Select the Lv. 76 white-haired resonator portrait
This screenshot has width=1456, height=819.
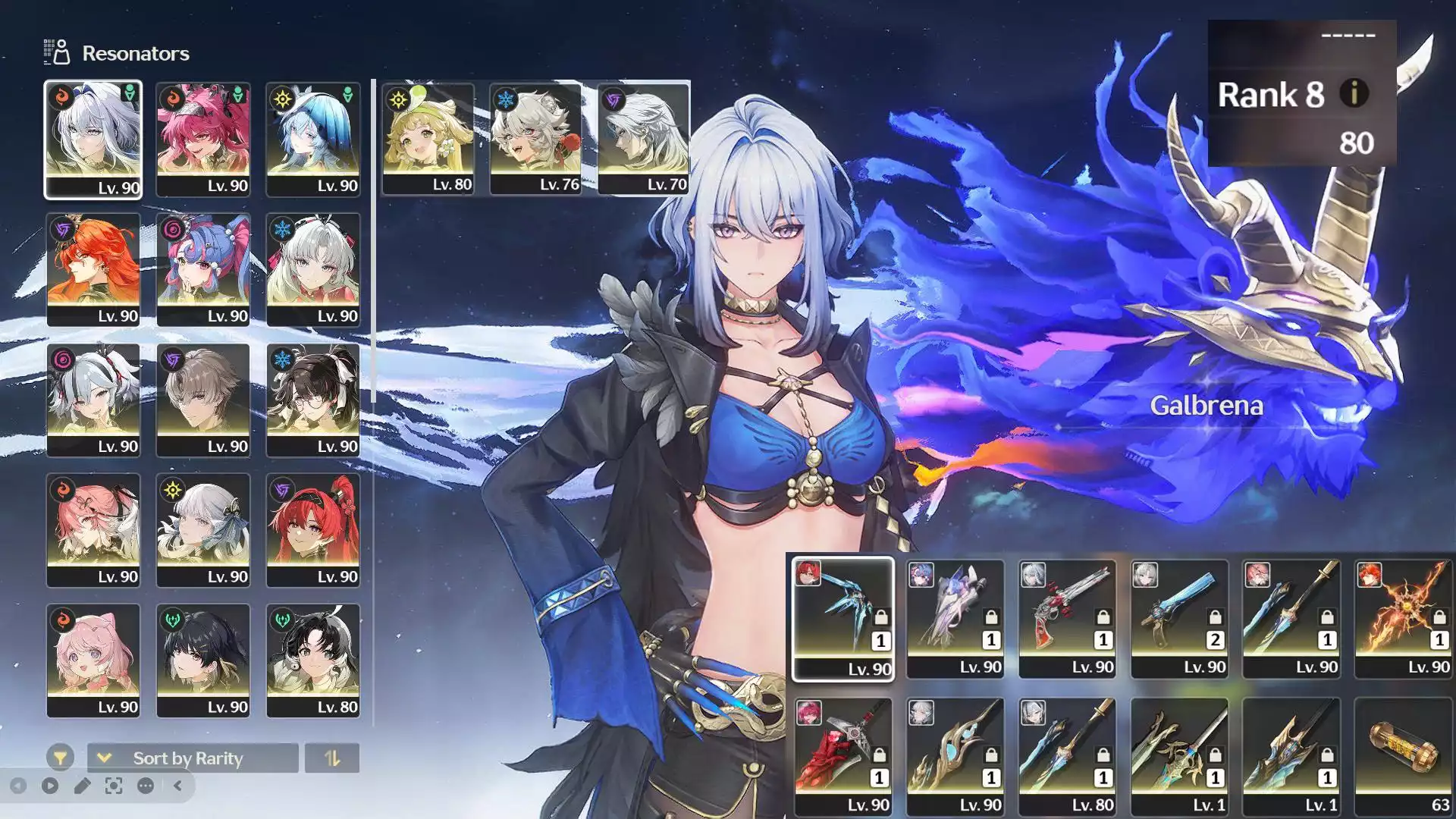click(535, 138)
